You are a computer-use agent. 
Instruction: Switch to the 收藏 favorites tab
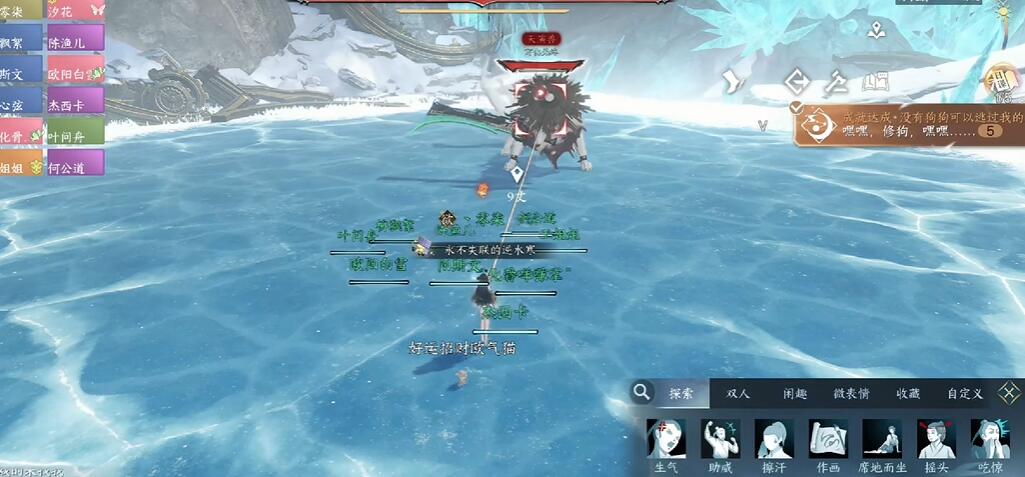[908, 394]
